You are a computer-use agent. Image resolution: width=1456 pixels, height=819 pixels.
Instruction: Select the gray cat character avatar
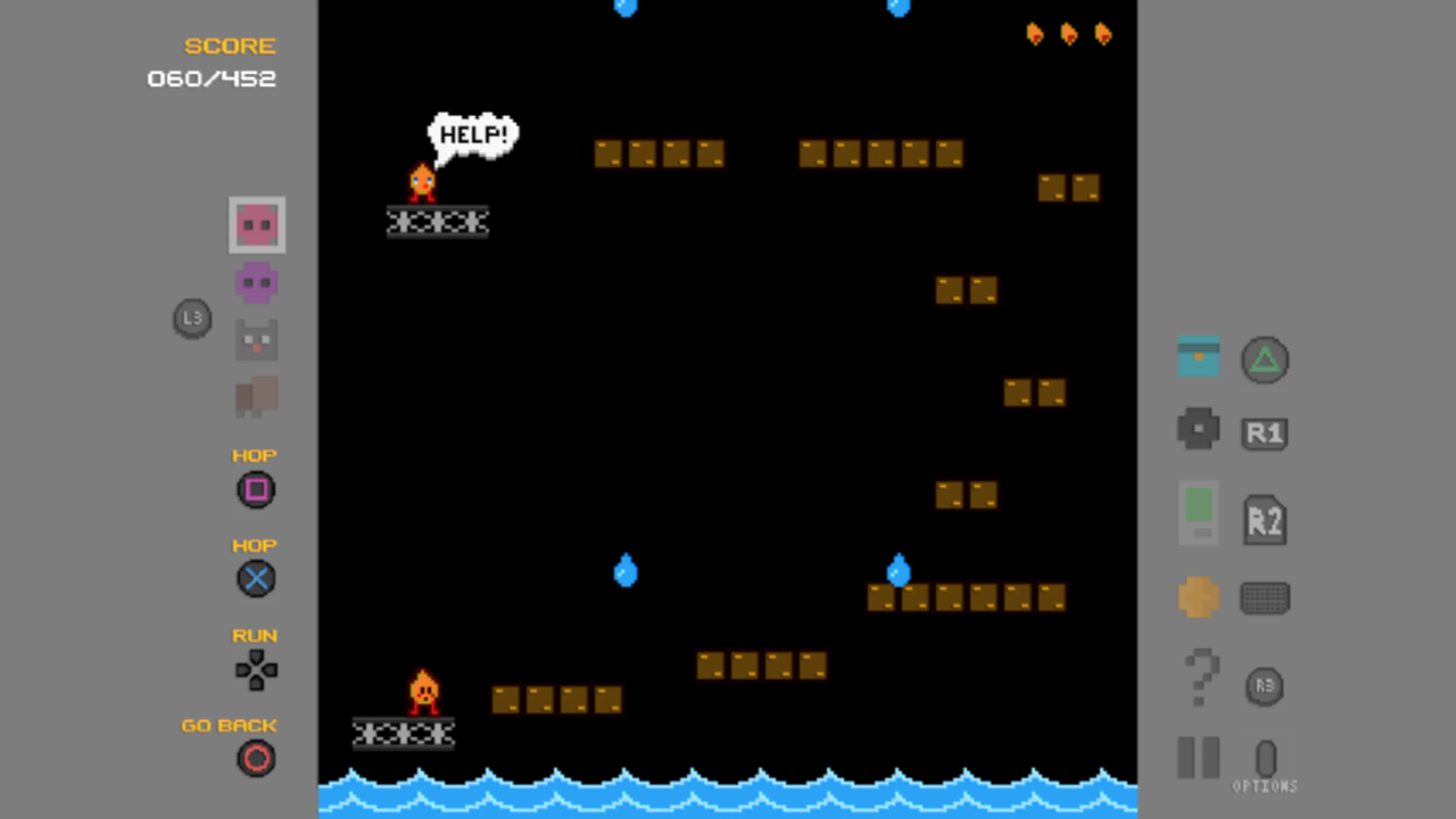256,340
